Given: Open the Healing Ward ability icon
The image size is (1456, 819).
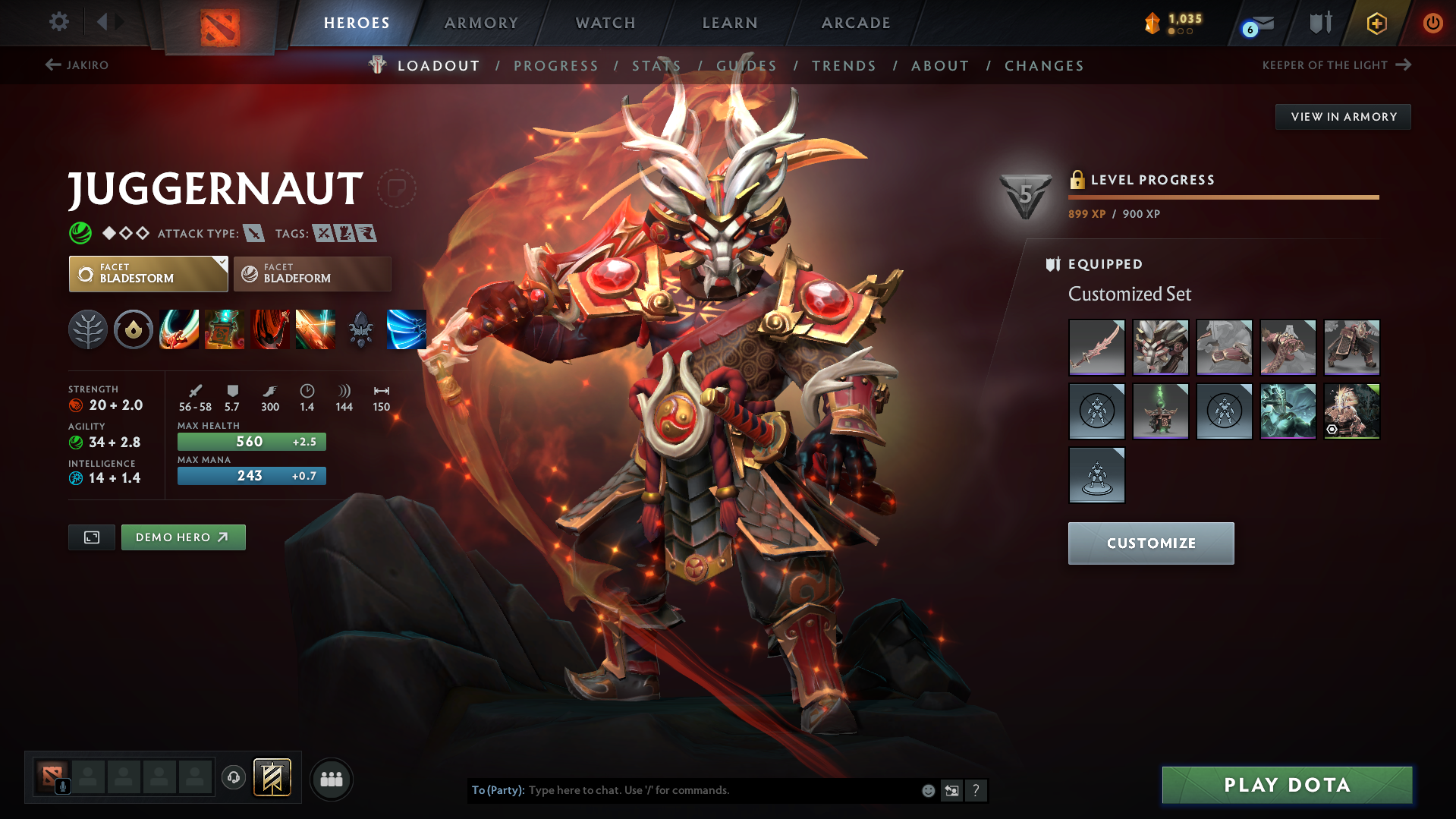Looking at the screenshot, I should tap(224, 329).
